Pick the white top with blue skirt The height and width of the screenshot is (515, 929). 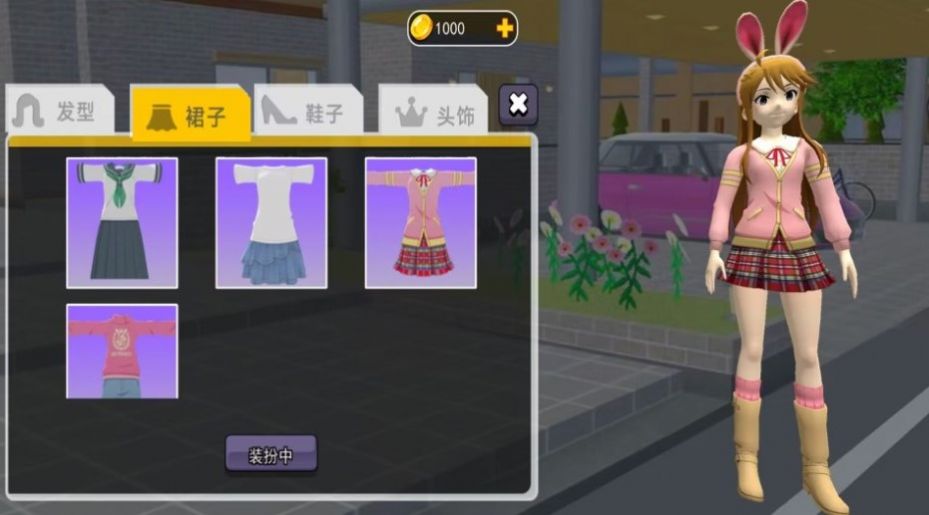click(x=271, y=222)
